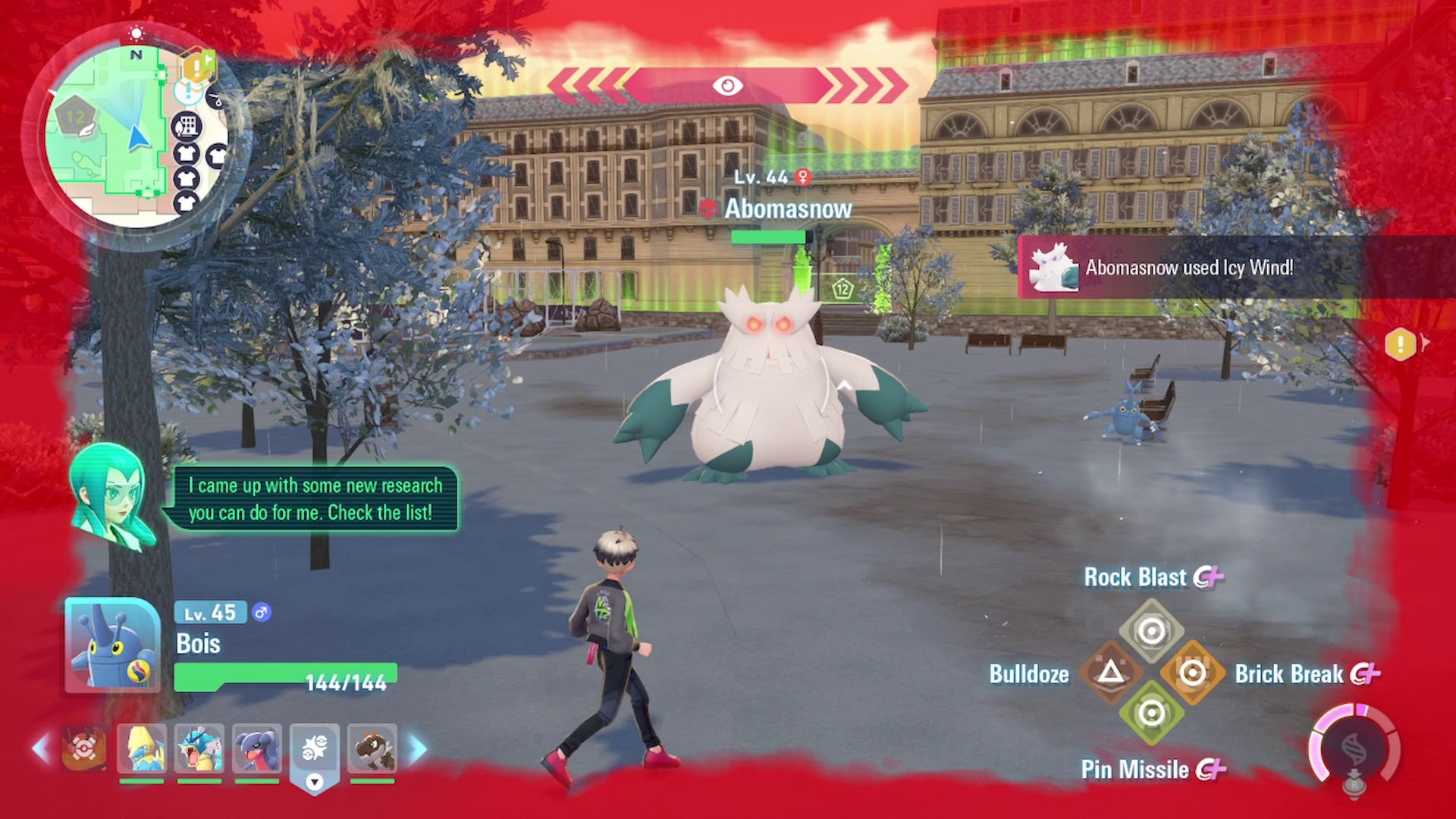This screenshot has height=819, width=1456.
Task: Cycle the party bar to the right
Action: 417,748
